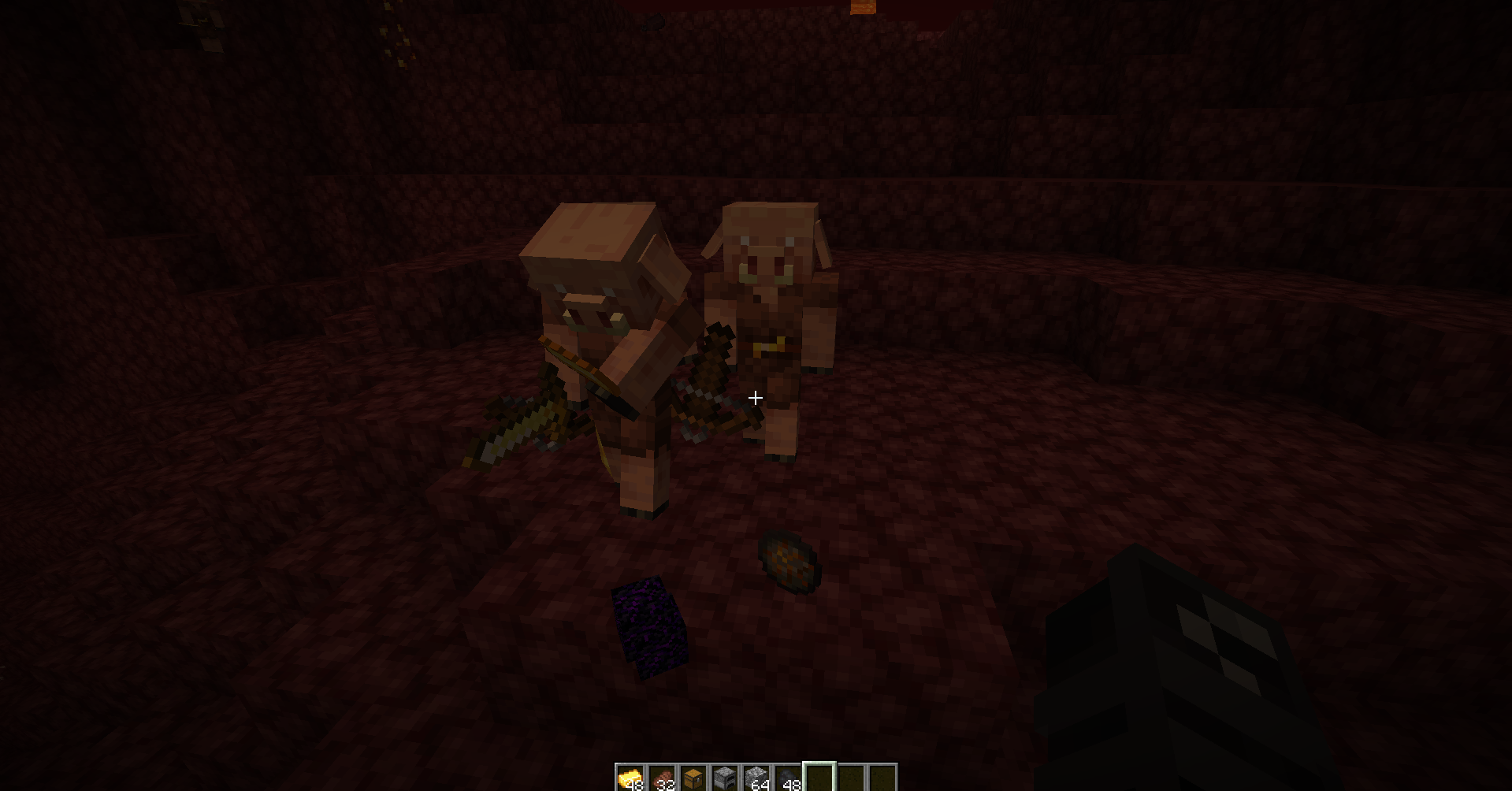This screenshot has height=791, width=1512.
Task: Select the leather item in the hotbar
Action: point(662,774)
